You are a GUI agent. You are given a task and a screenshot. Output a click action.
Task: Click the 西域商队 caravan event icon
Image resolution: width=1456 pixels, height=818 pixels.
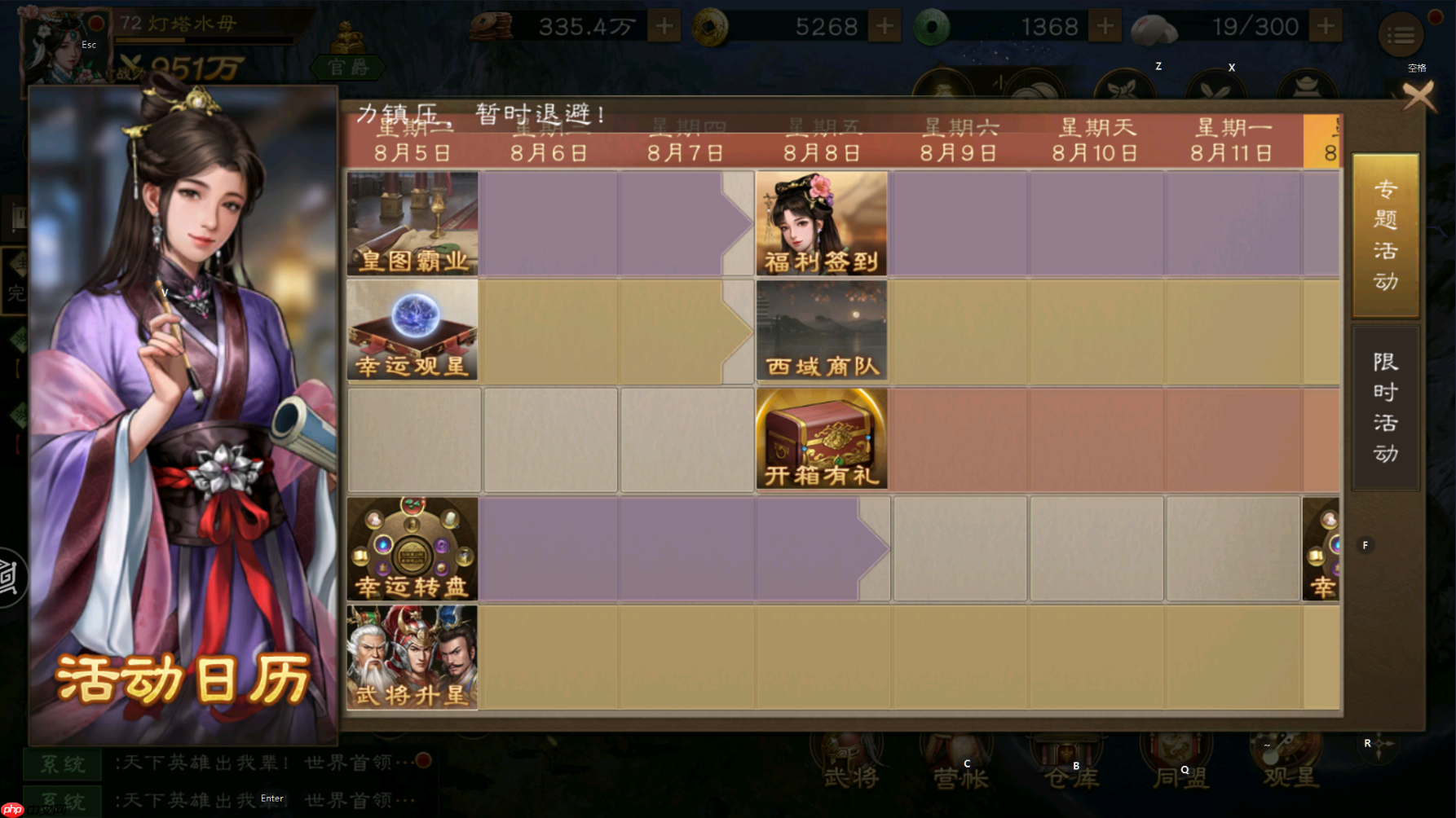tap(821, 330)
